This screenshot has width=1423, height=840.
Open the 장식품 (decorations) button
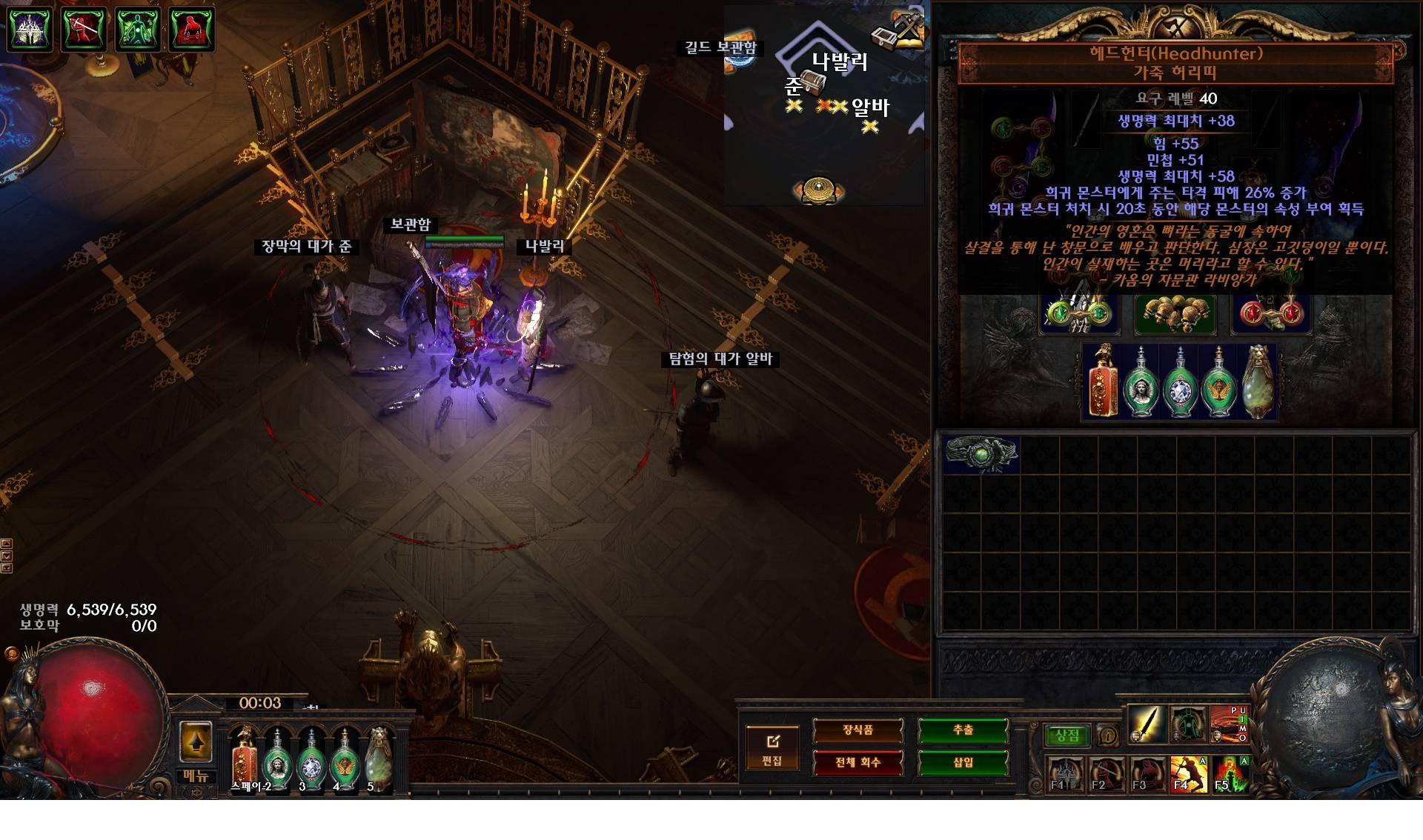tap(858, 730)
